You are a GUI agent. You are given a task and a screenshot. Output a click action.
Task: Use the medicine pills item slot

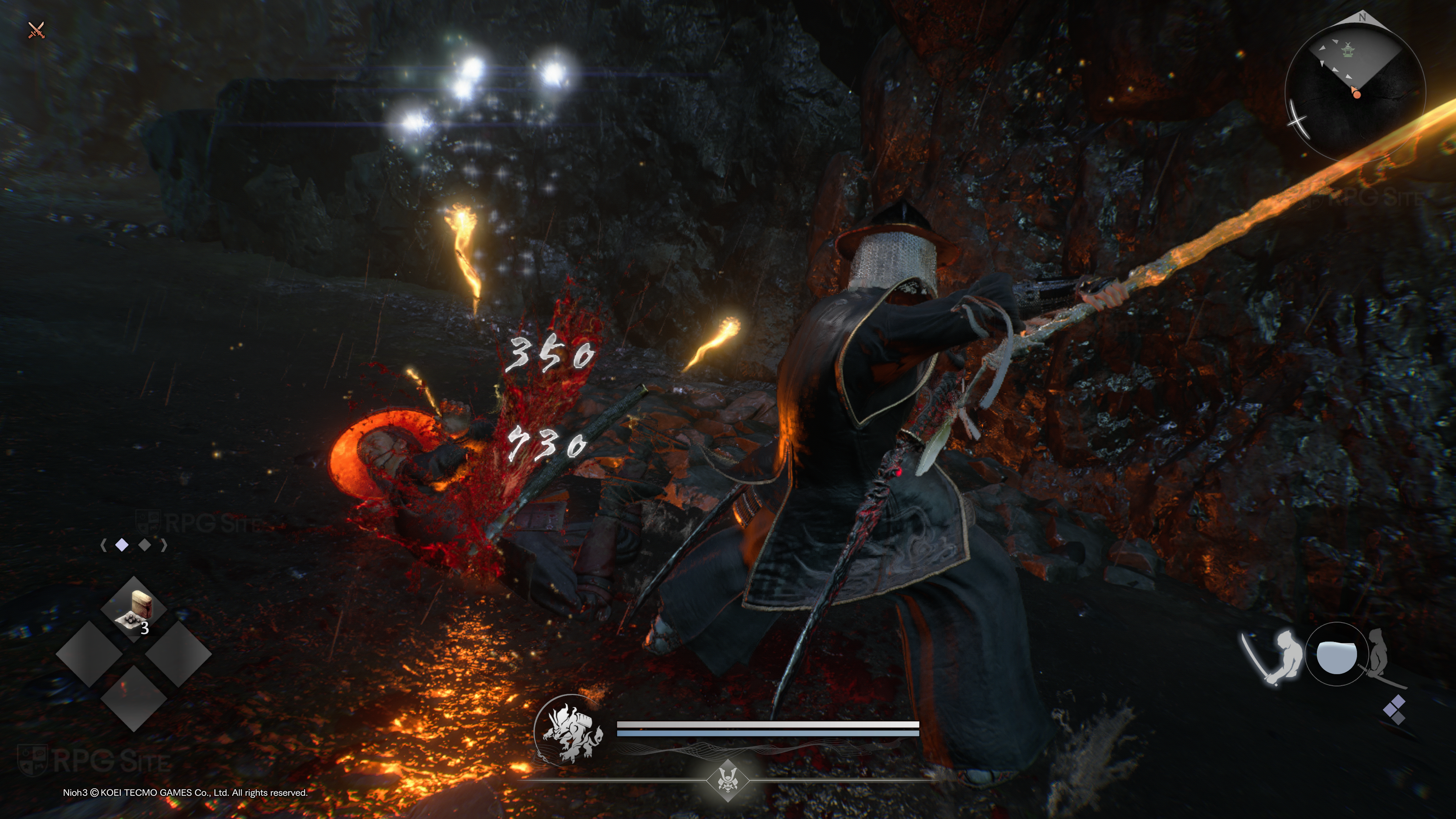[134, 610]
